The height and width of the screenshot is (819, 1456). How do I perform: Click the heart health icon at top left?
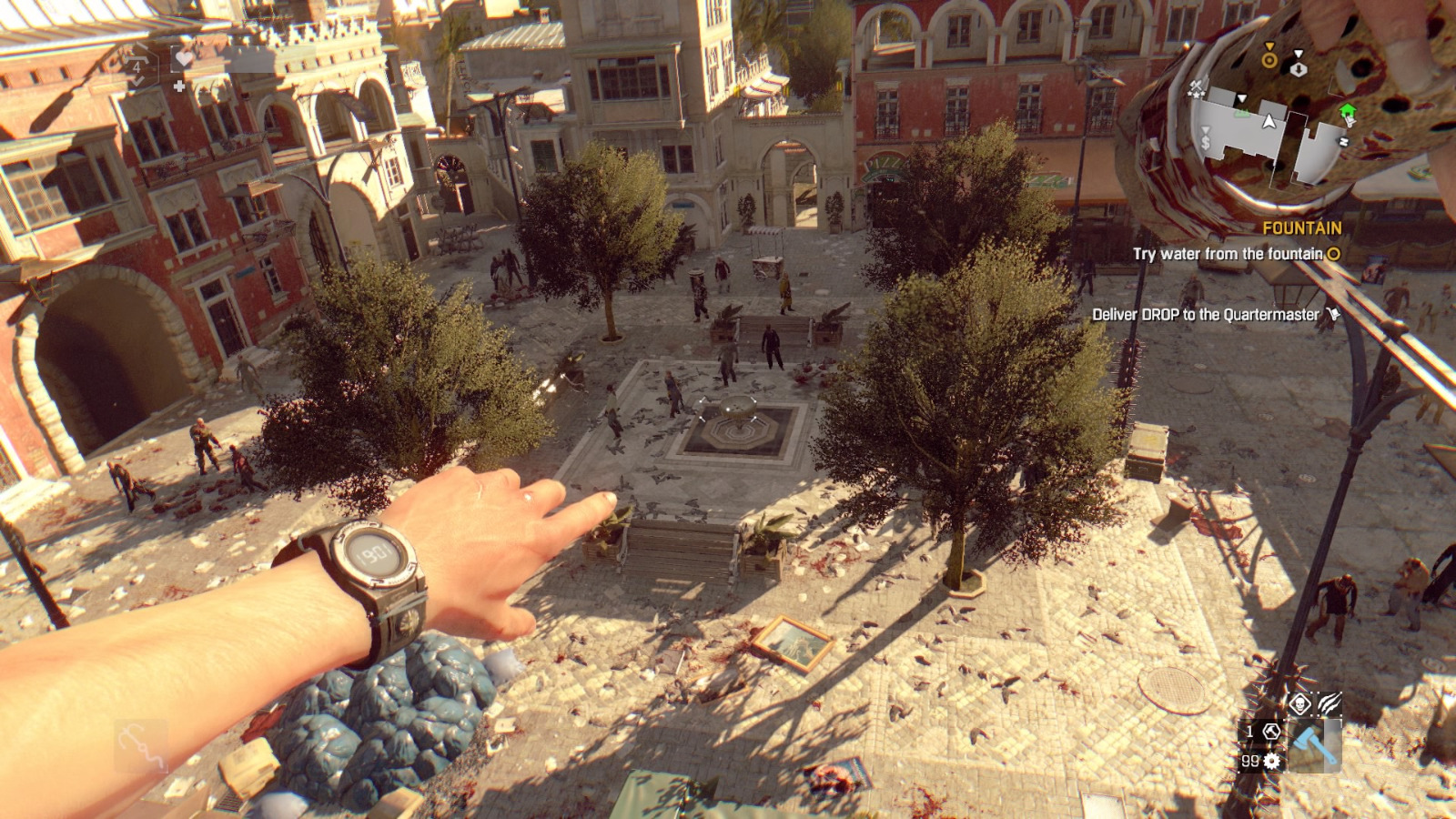(184, 57)
